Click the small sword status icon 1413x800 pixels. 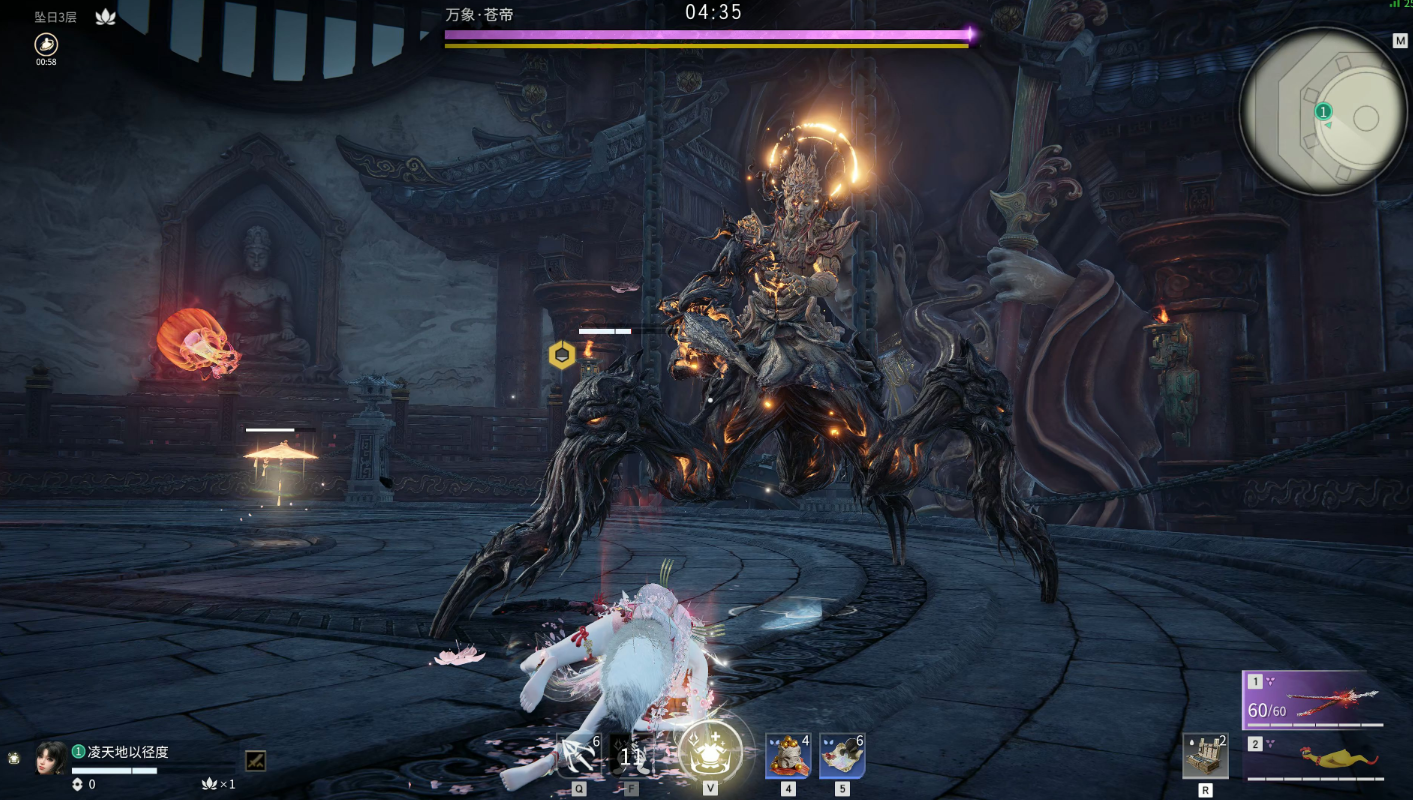[255, 760]
